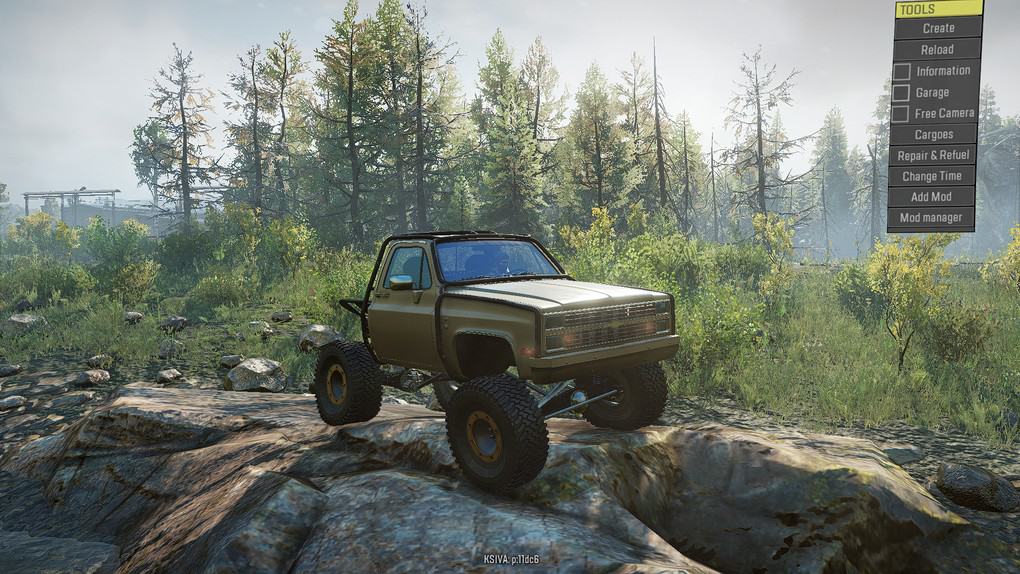Reload via the Tools panel
Image resolution: width=1020 pixels, height=574 pixels.
point(936,49)
